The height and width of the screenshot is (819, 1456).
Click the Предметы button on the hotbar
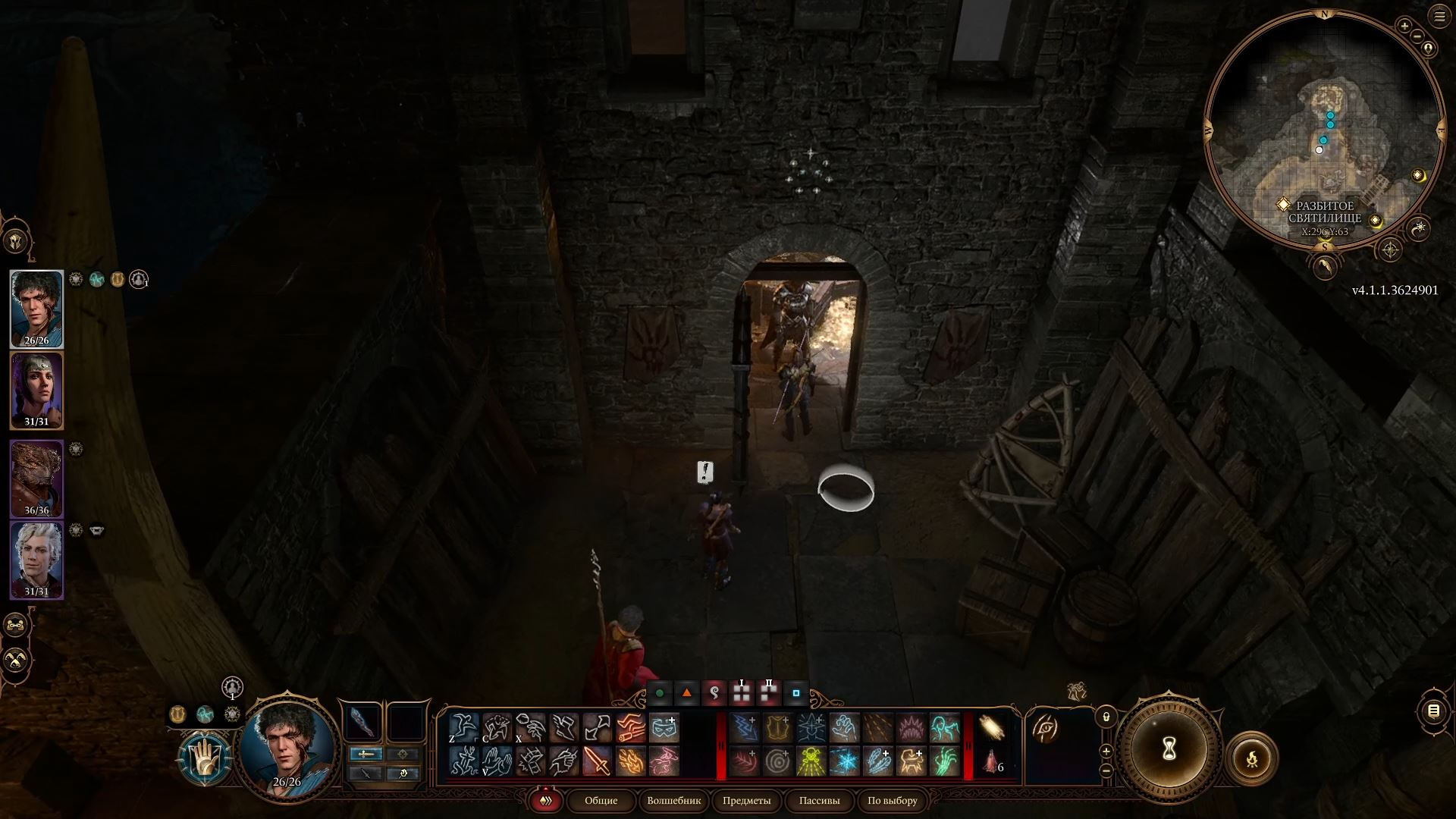(747, 801)
